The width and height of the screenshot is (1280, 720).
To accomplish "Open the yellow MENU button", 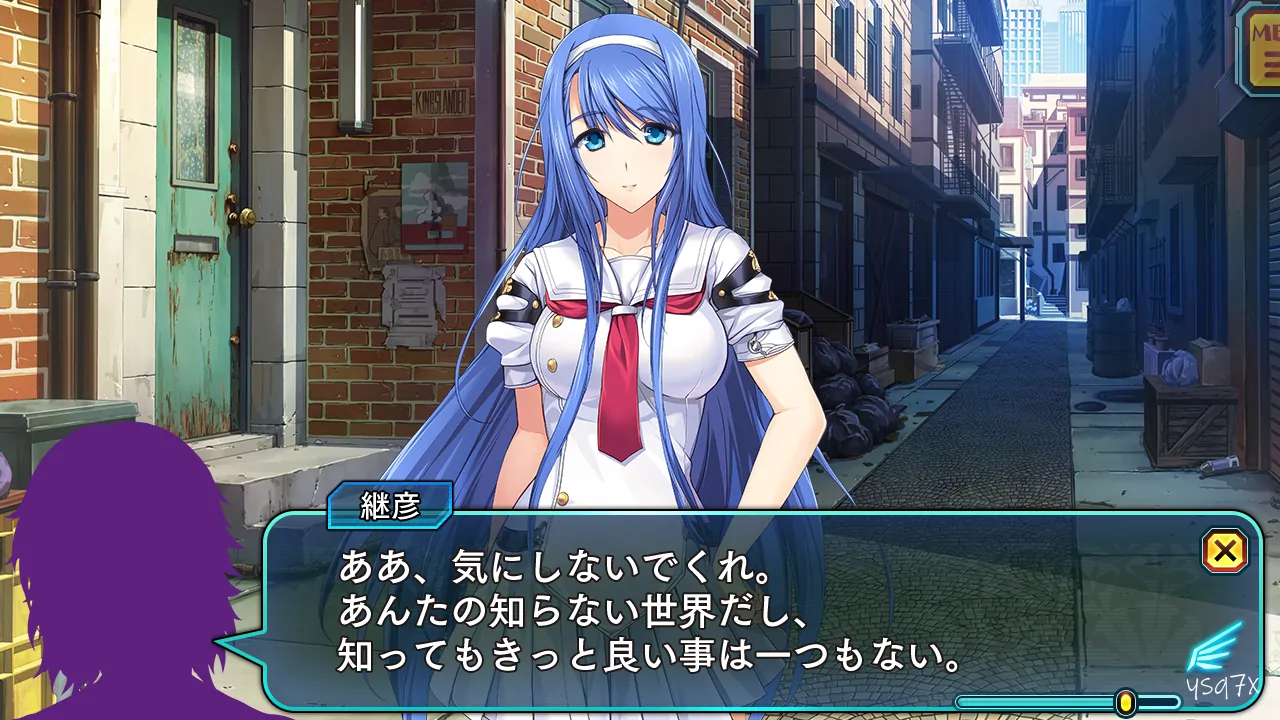I will click(x=1262, y=47).
